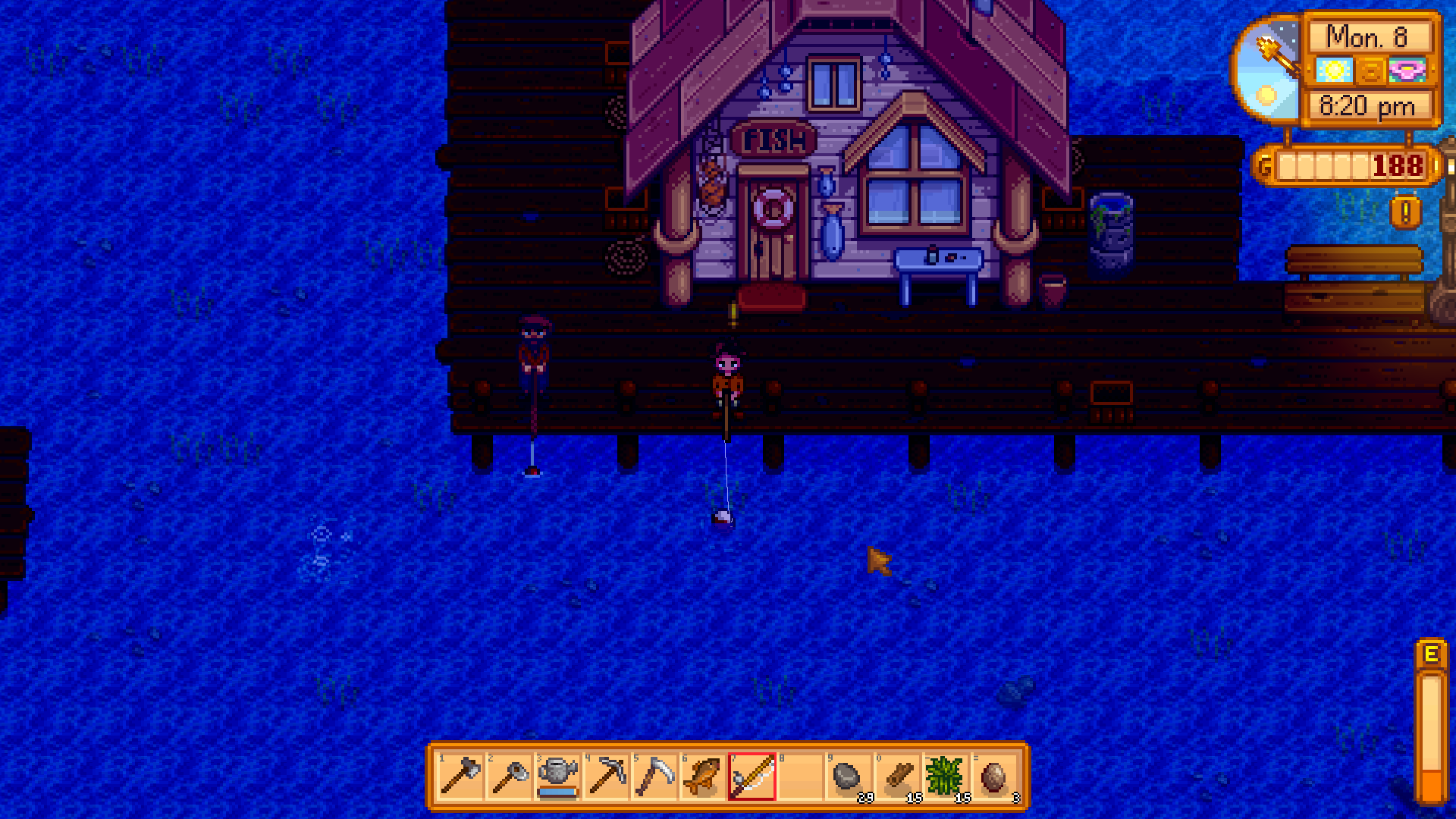Screen dimensions: 1456x819
Task: Click the sunny weather icon in the HUD
Action: point(1335,69)
